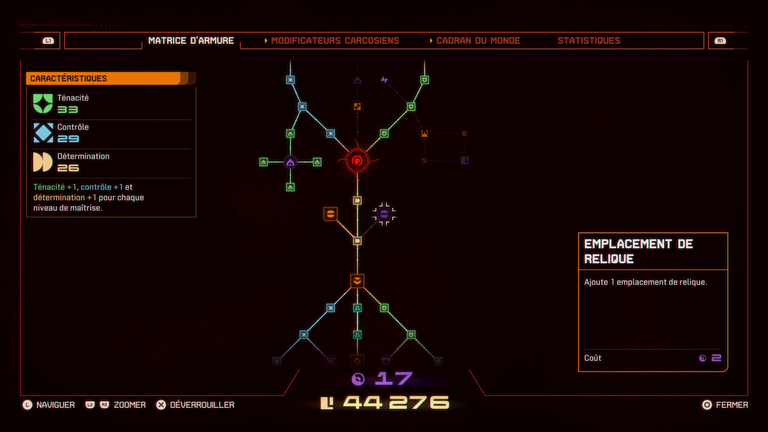This screenshot has height=432, width=768.
Task: Pick the dim orange node directly above the core
Action: 357,106
